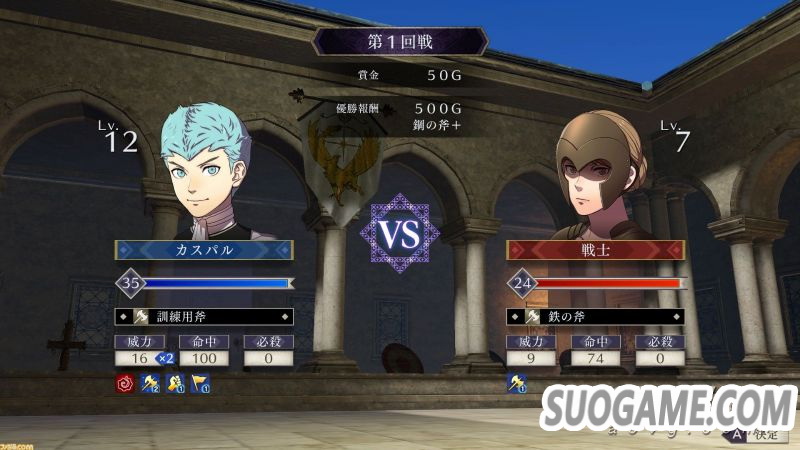Select Caspar's 訓練用斧 weapon panel

(x=204, y=317)
